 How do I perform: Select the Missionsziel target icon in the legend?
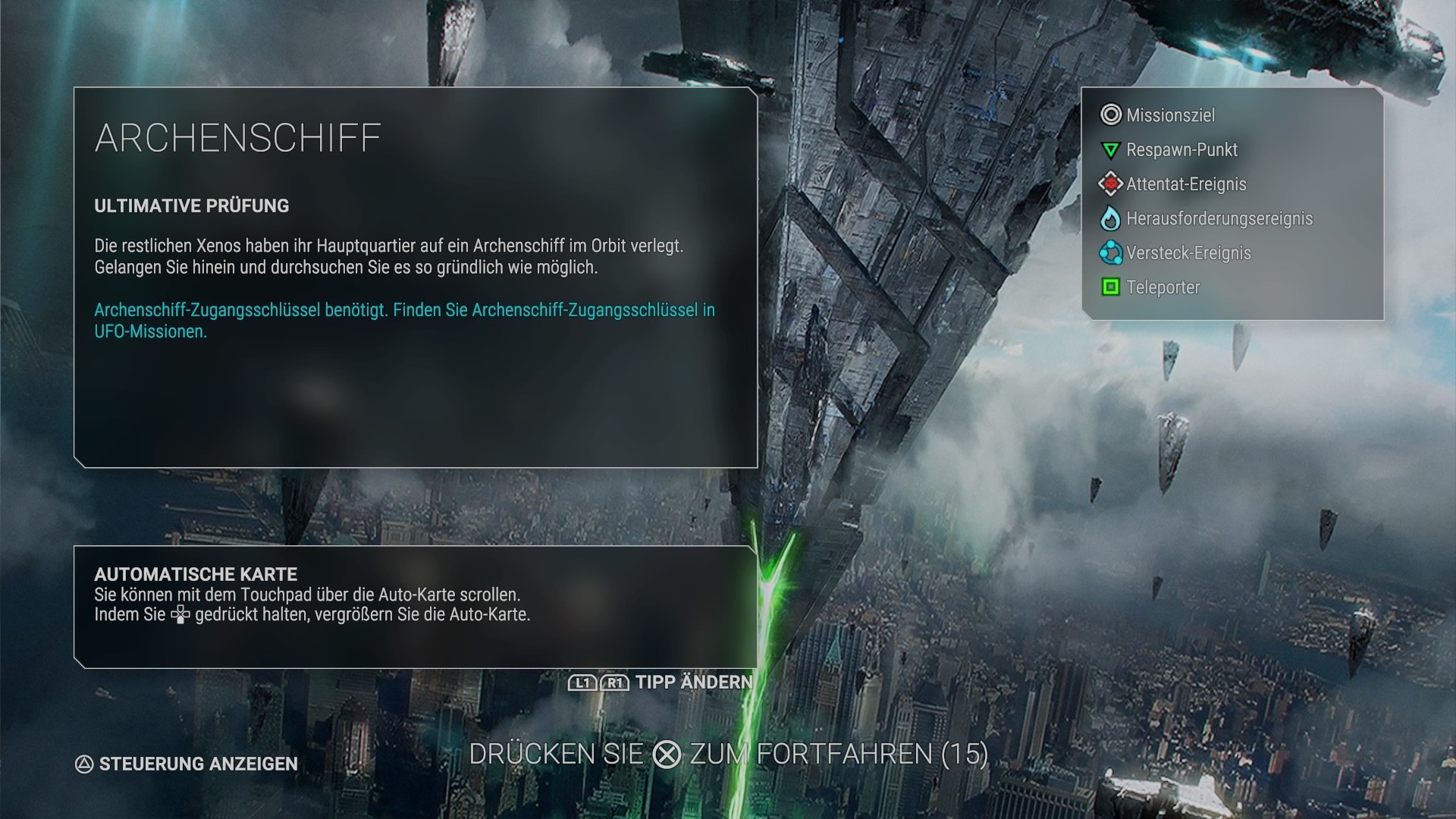[1109, 115]
